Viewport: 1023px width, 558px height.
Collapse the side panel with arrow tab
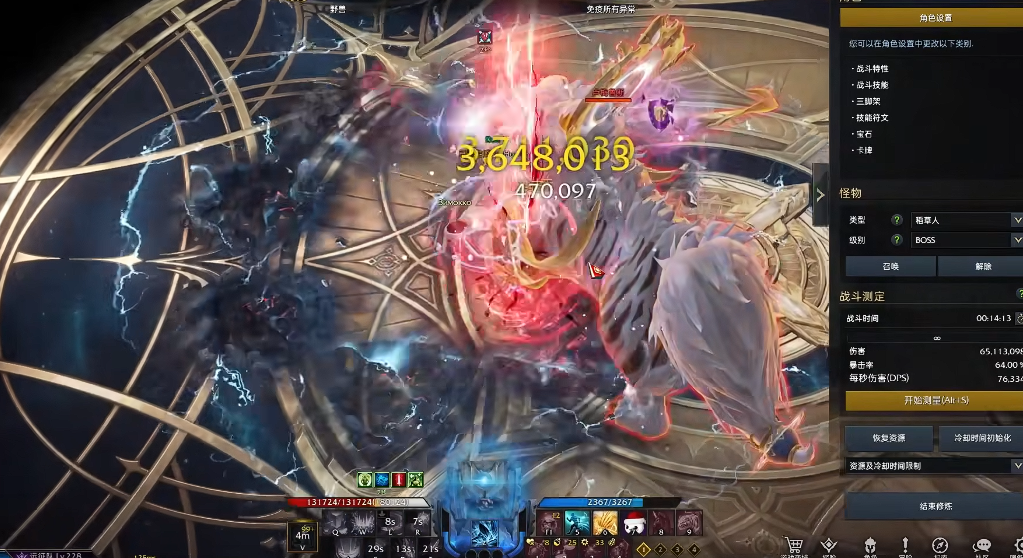(820, 194)
